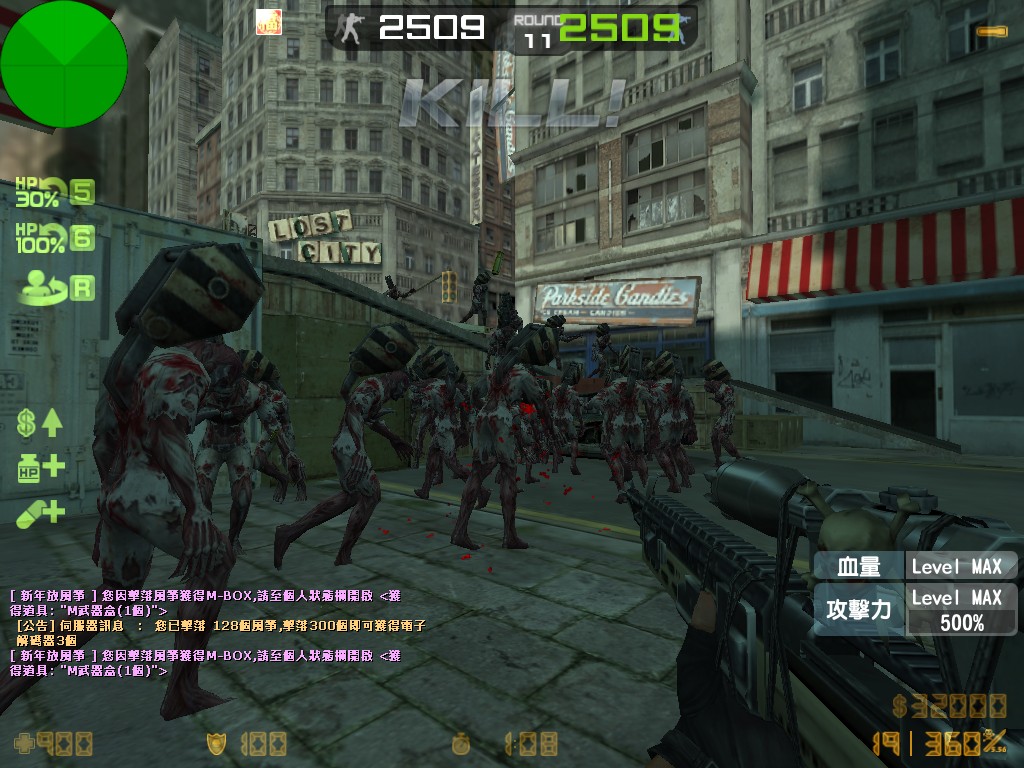Select the bullet plus ammo icon
Screen dimensions: 1024x768
pyautogui.click(x=40, y=513)
